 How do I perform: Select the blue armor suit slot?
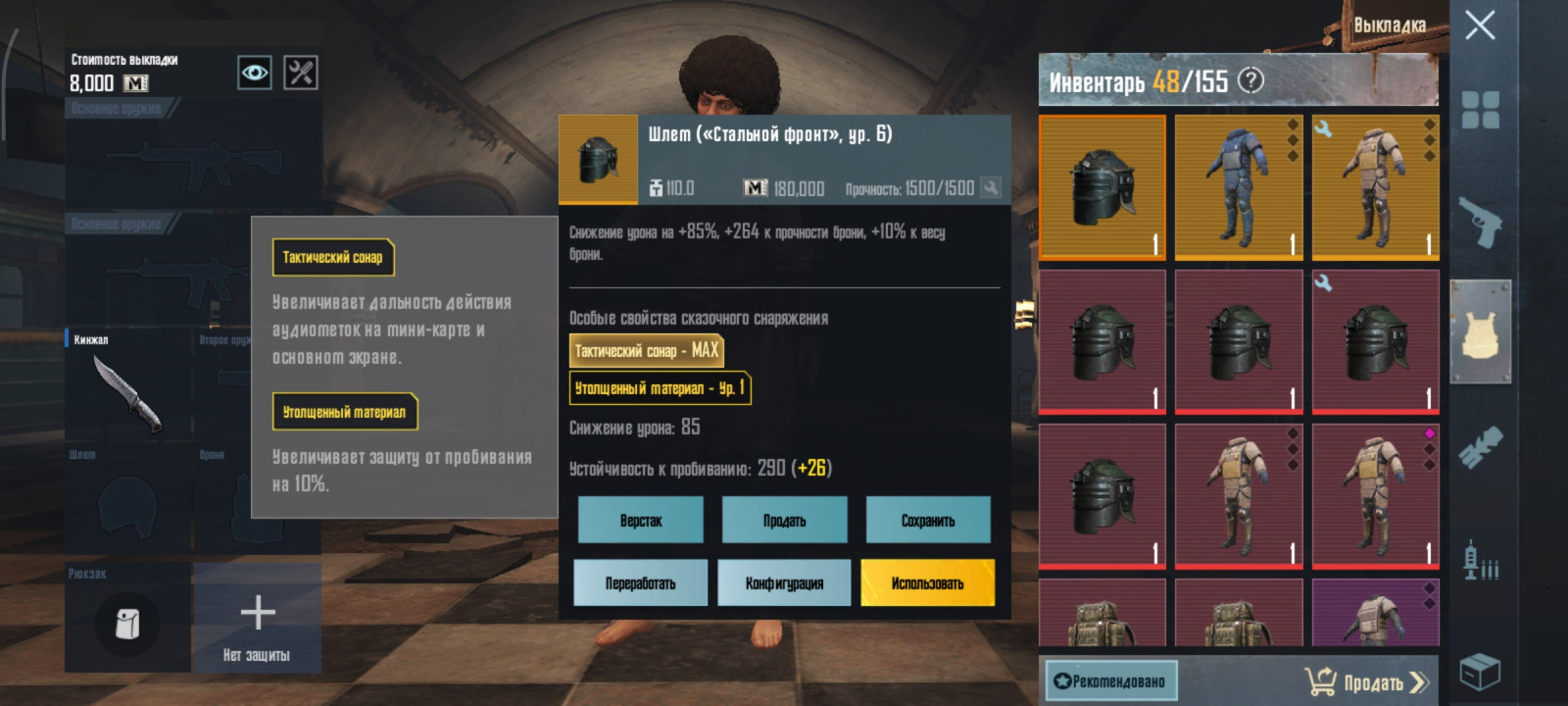pyautogui.click(x=1239, y=186)
